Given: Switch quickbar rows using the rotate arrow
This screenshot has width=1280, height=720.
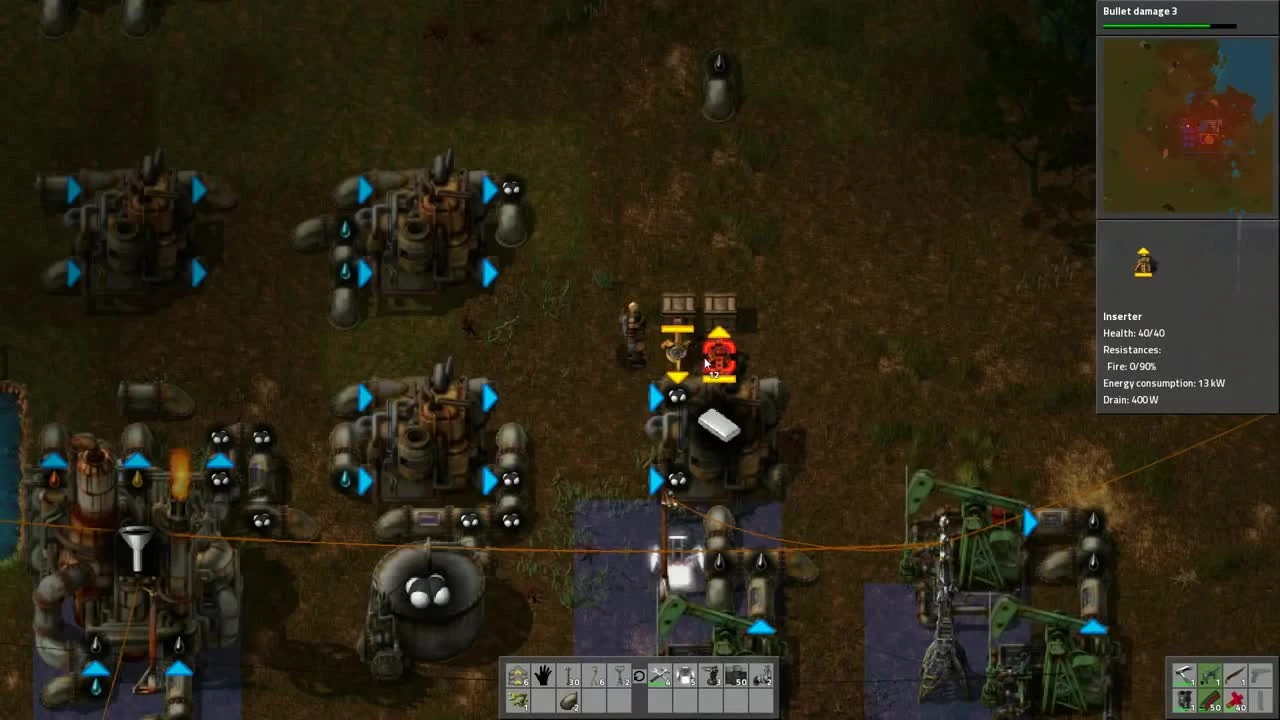Looking at the screenshot, I should click(x=639, y=675).
